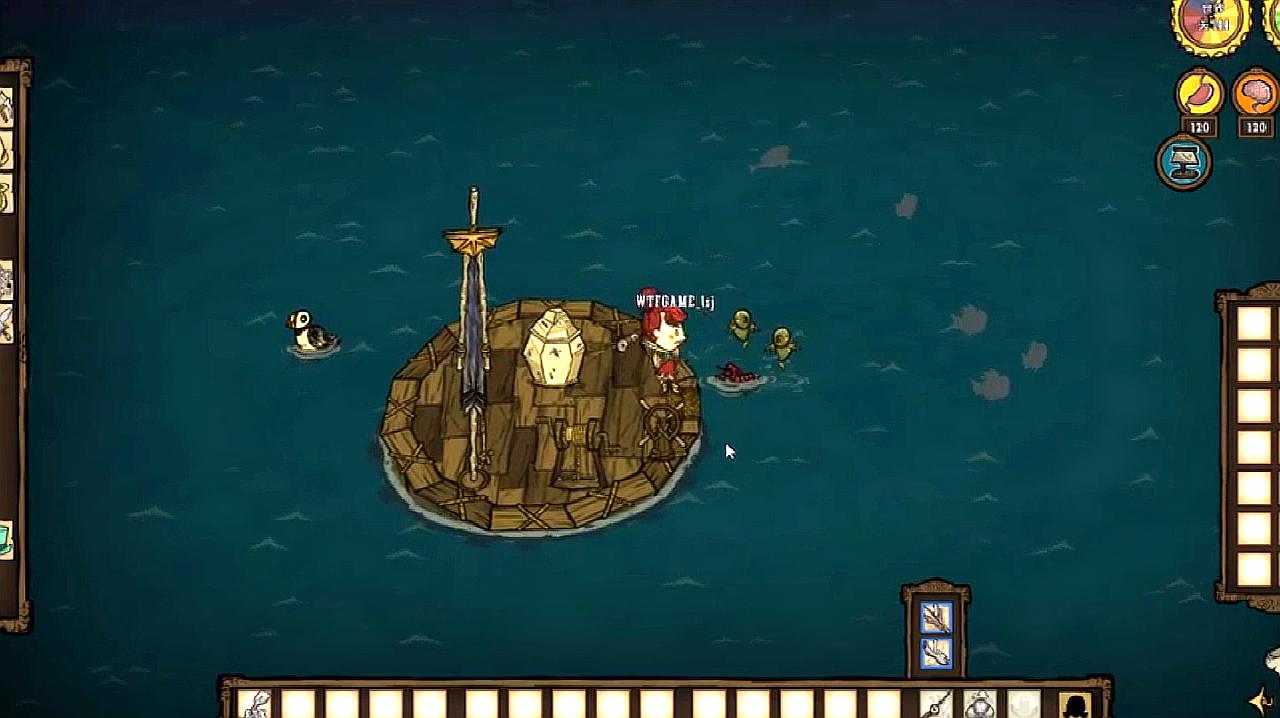Open the crossed swords crafting tab
1280x718 pixels.
click(6, 323)
